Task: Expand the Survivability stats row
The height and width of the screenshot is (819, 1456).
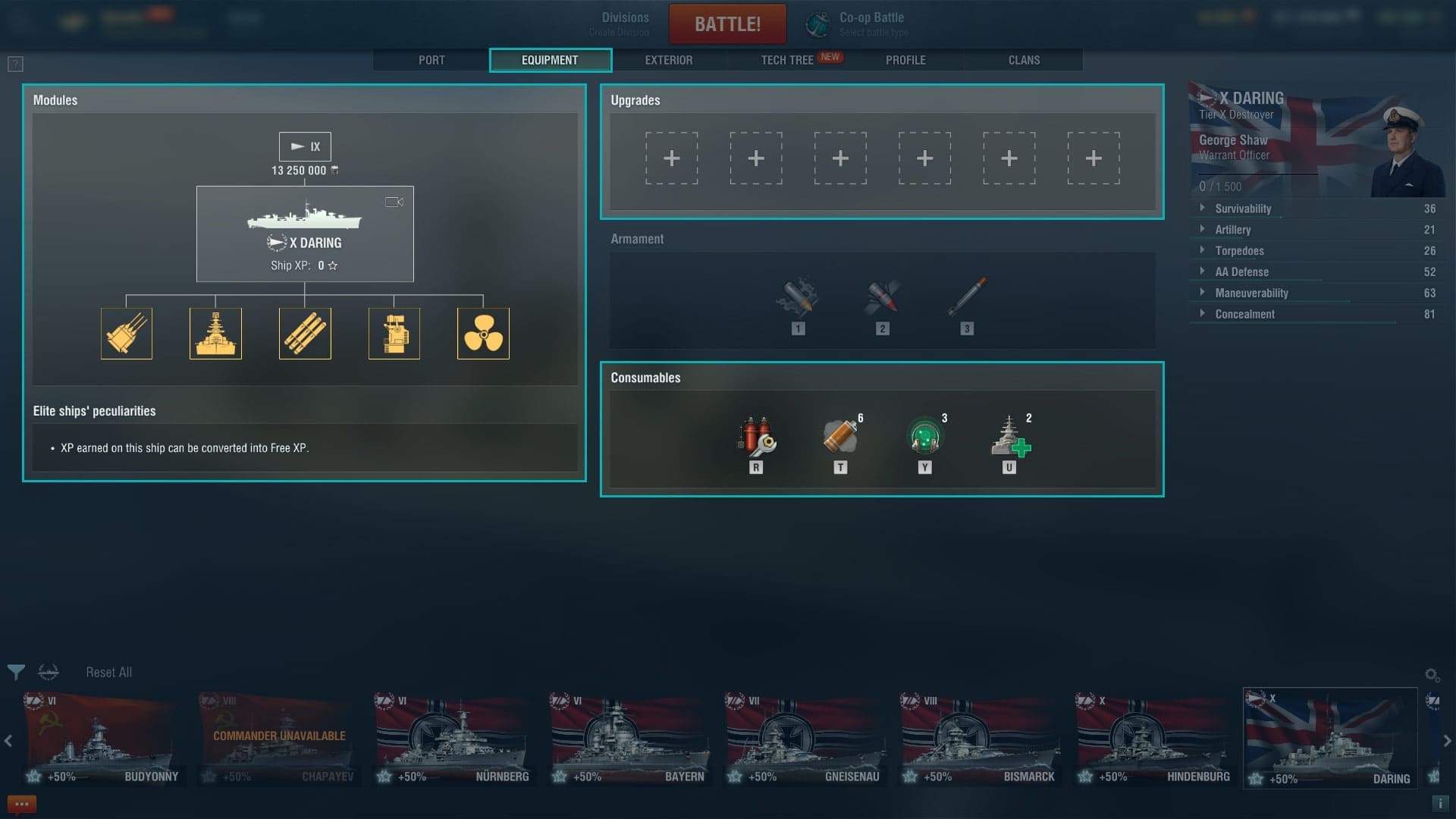Action: pos(1243,209)
